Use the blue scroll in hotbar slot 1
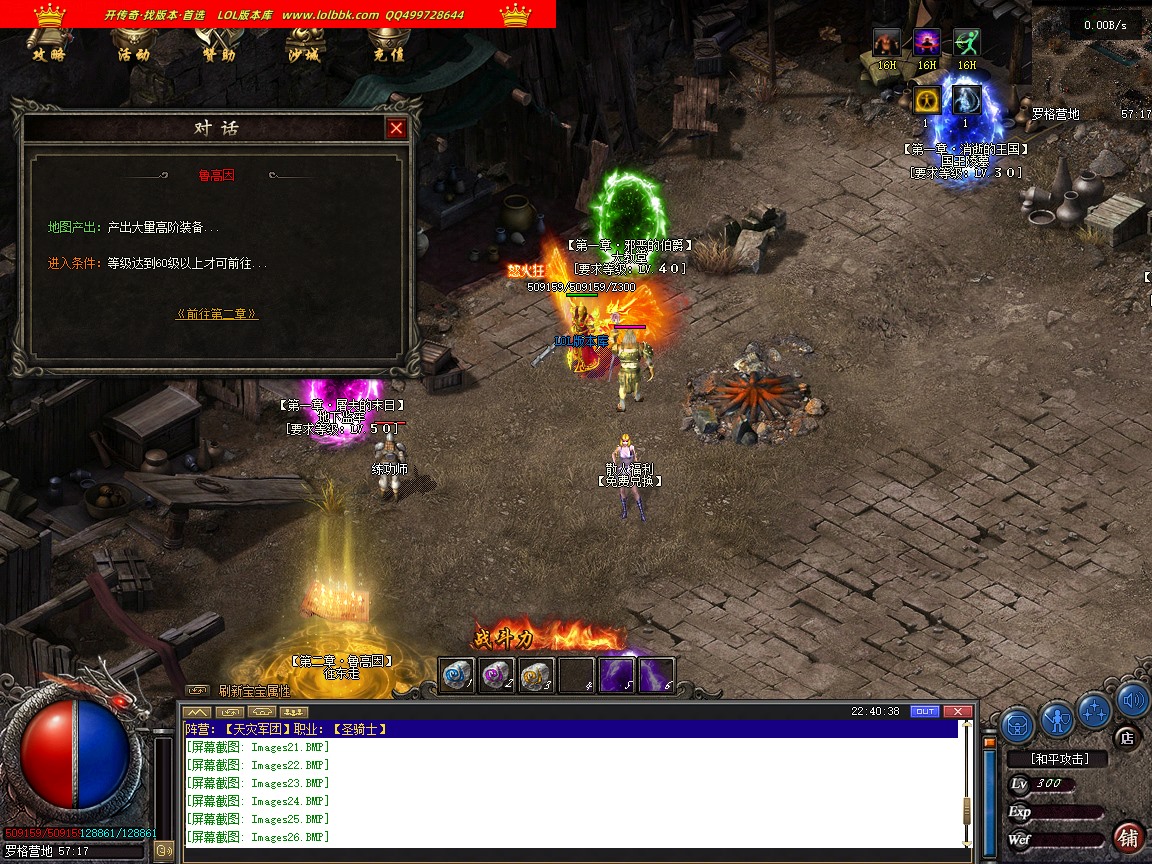The width and height of the screenshot is (1152, 864). [457, 675]
